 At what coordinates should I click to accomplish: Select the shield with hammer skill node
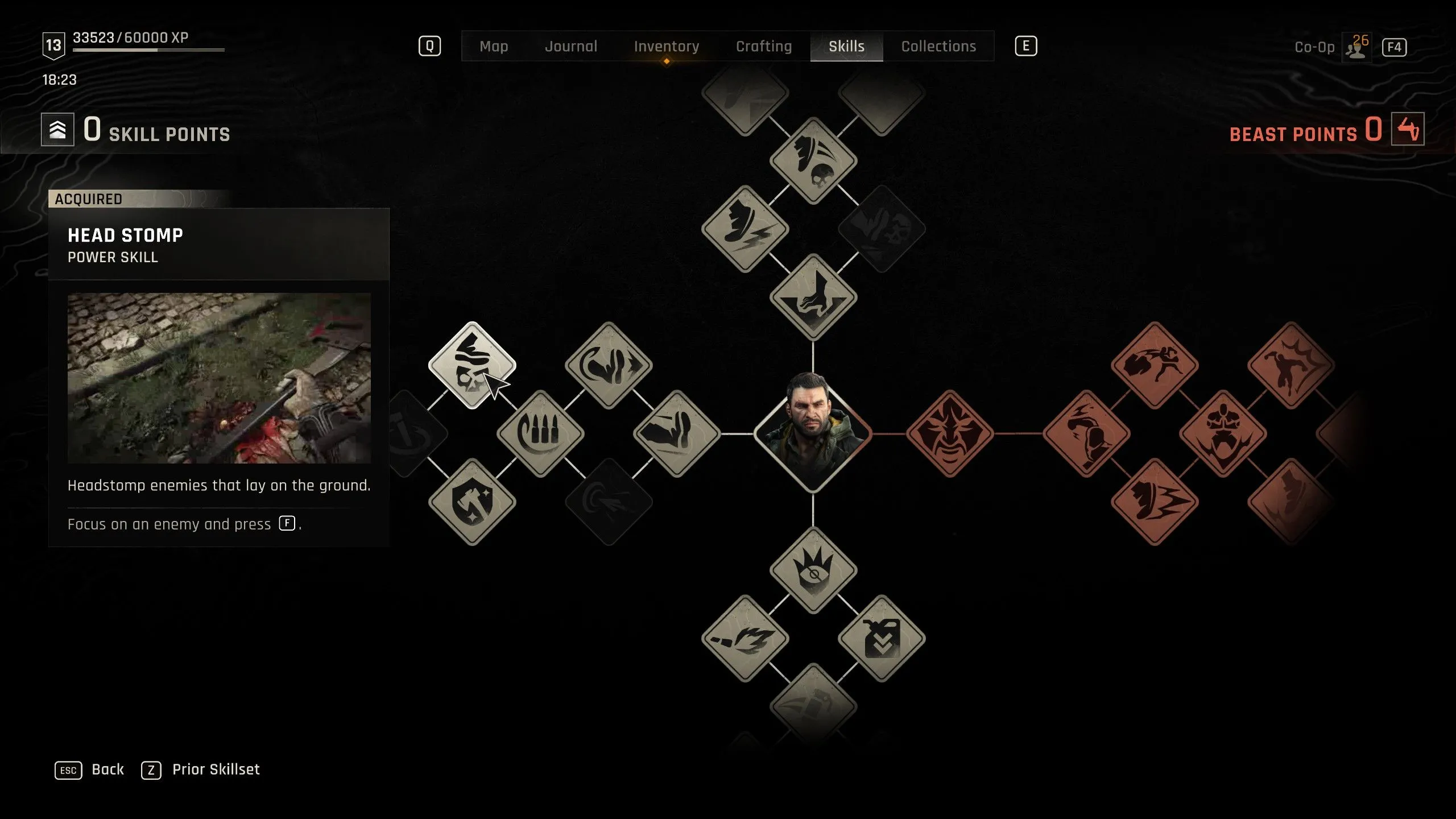click(x=472, y=502)
